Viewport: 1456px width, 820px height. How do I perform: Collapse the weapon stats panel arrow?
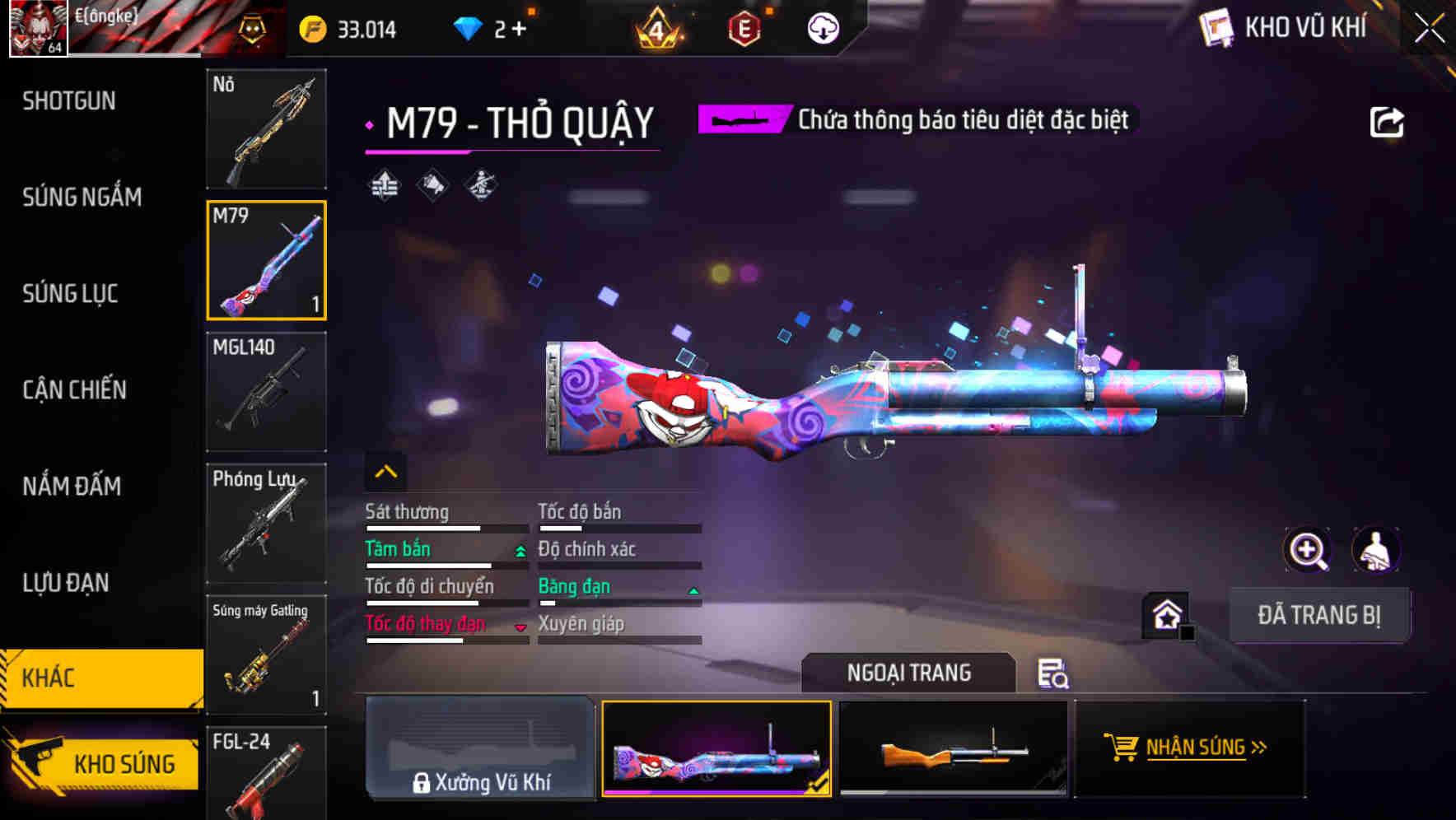(x=385, y=472)
